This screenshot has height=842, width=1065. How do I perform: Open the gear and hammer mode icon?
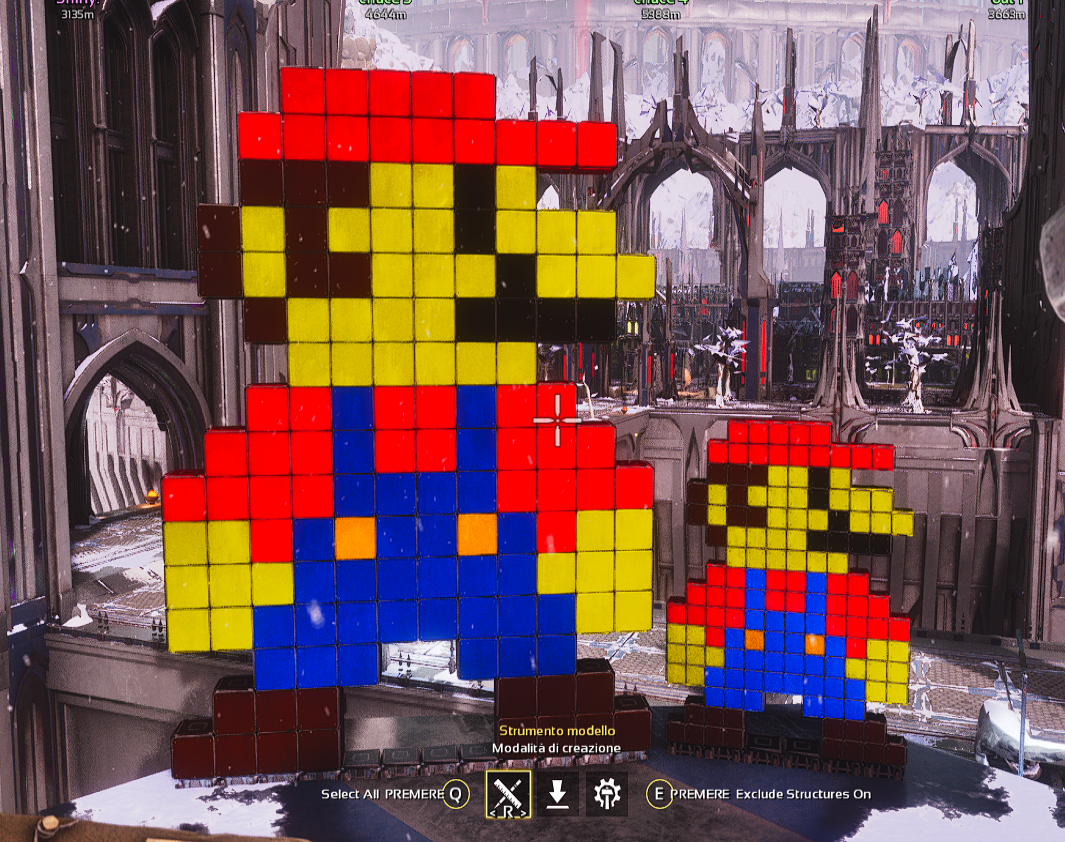coord(607,794)
